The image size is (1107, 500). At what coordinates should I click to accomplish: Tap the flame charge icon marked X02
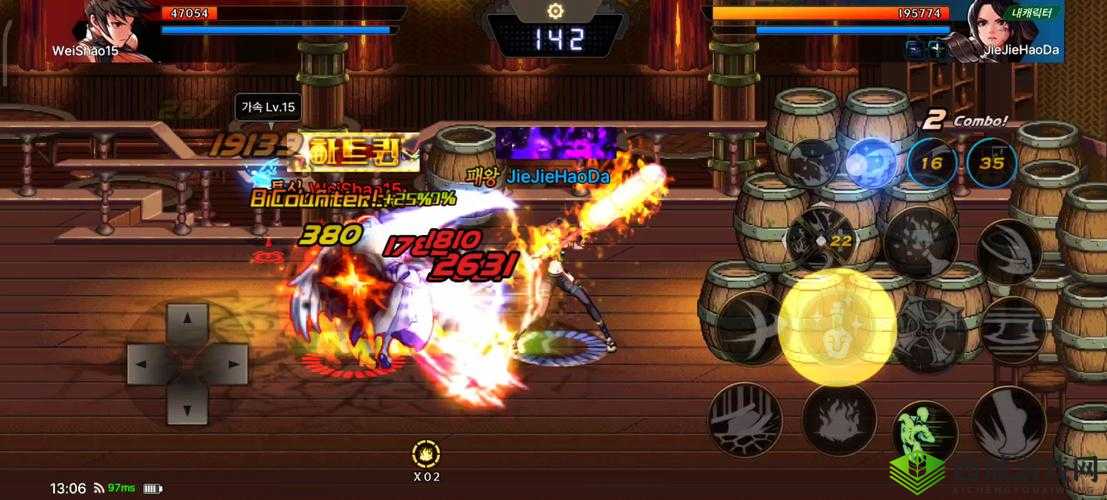pyautogui.click(x=428, y=453)
